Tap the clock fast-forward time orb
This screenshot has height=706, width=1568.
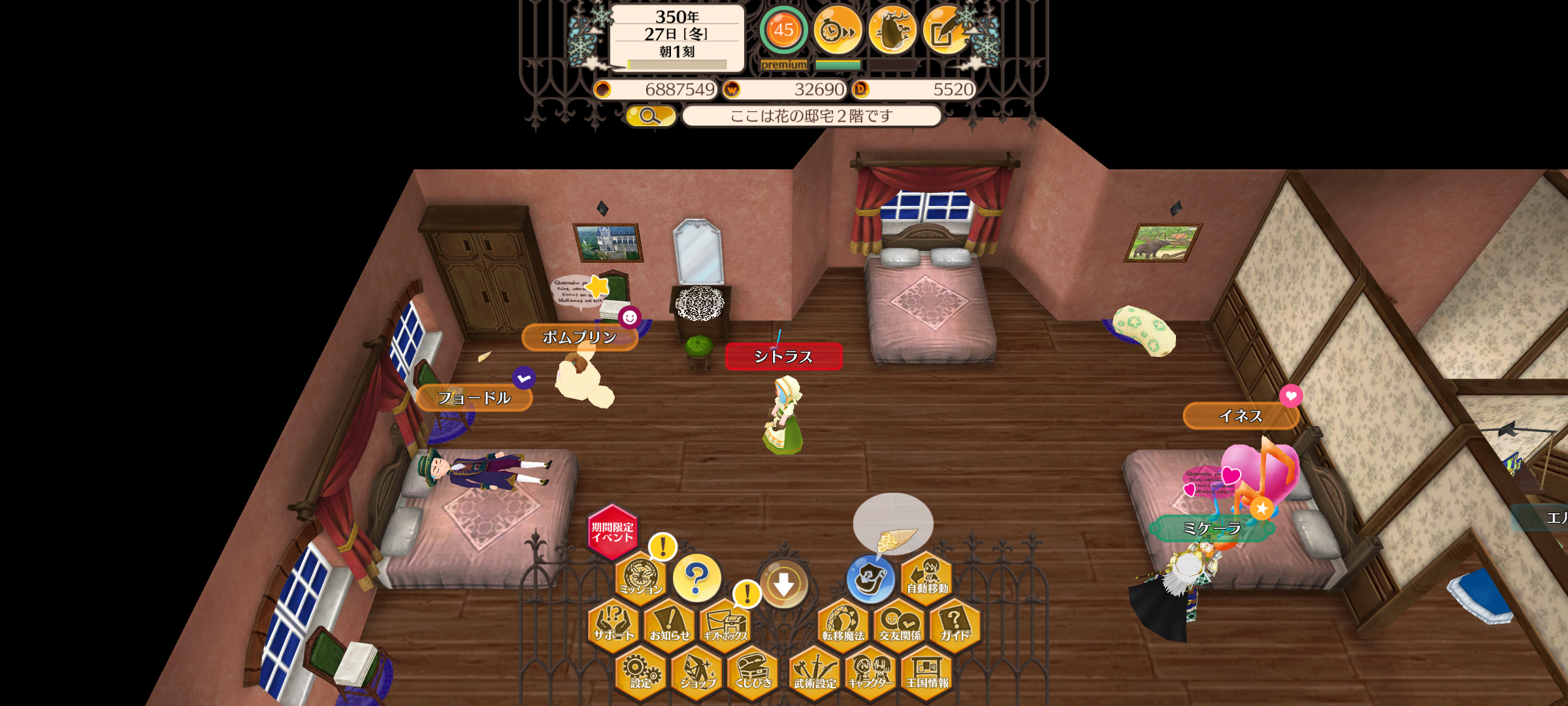[838, 30]
